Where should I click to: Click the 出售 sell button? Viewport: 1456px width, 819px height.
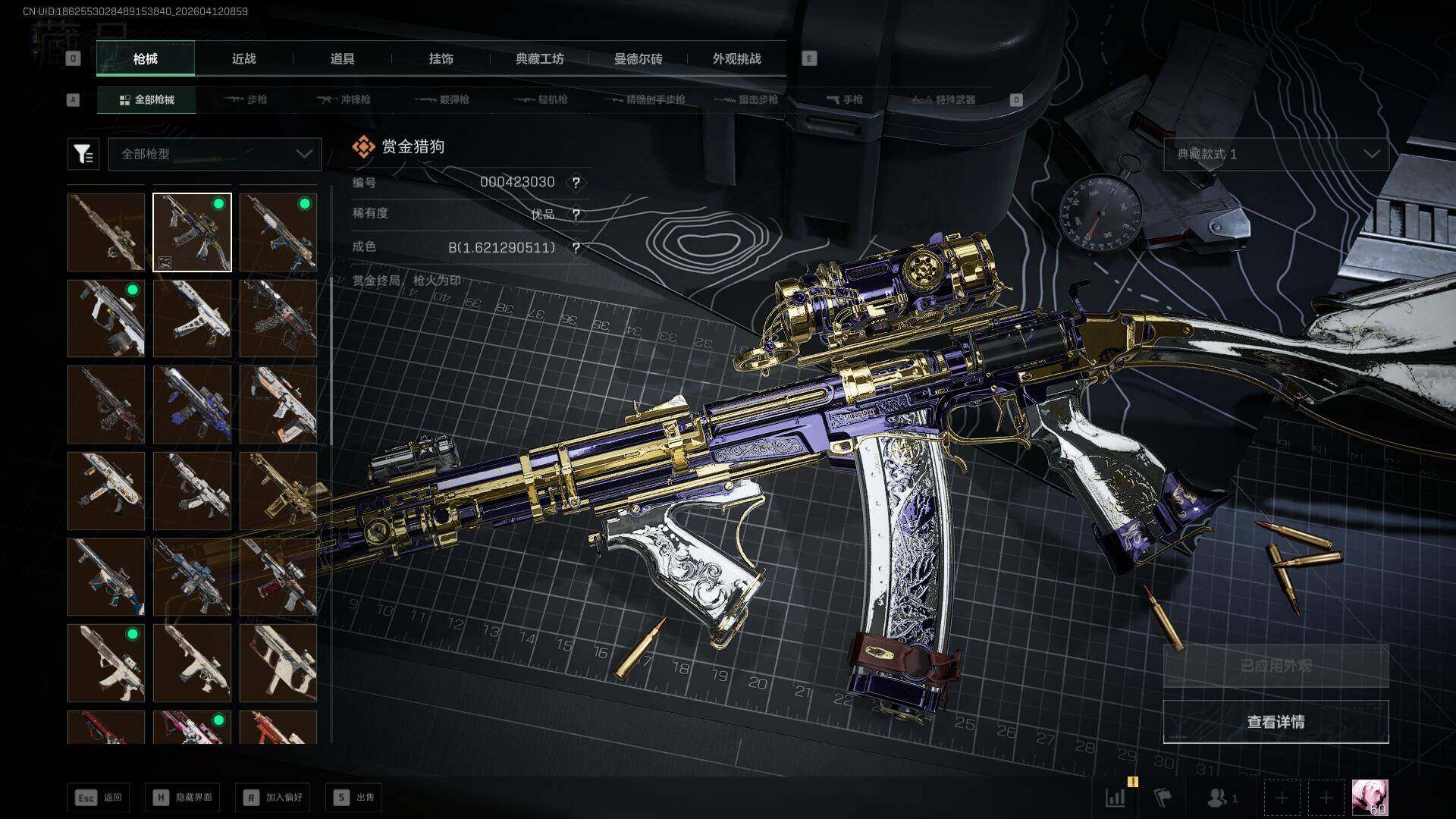click(354, 797)
